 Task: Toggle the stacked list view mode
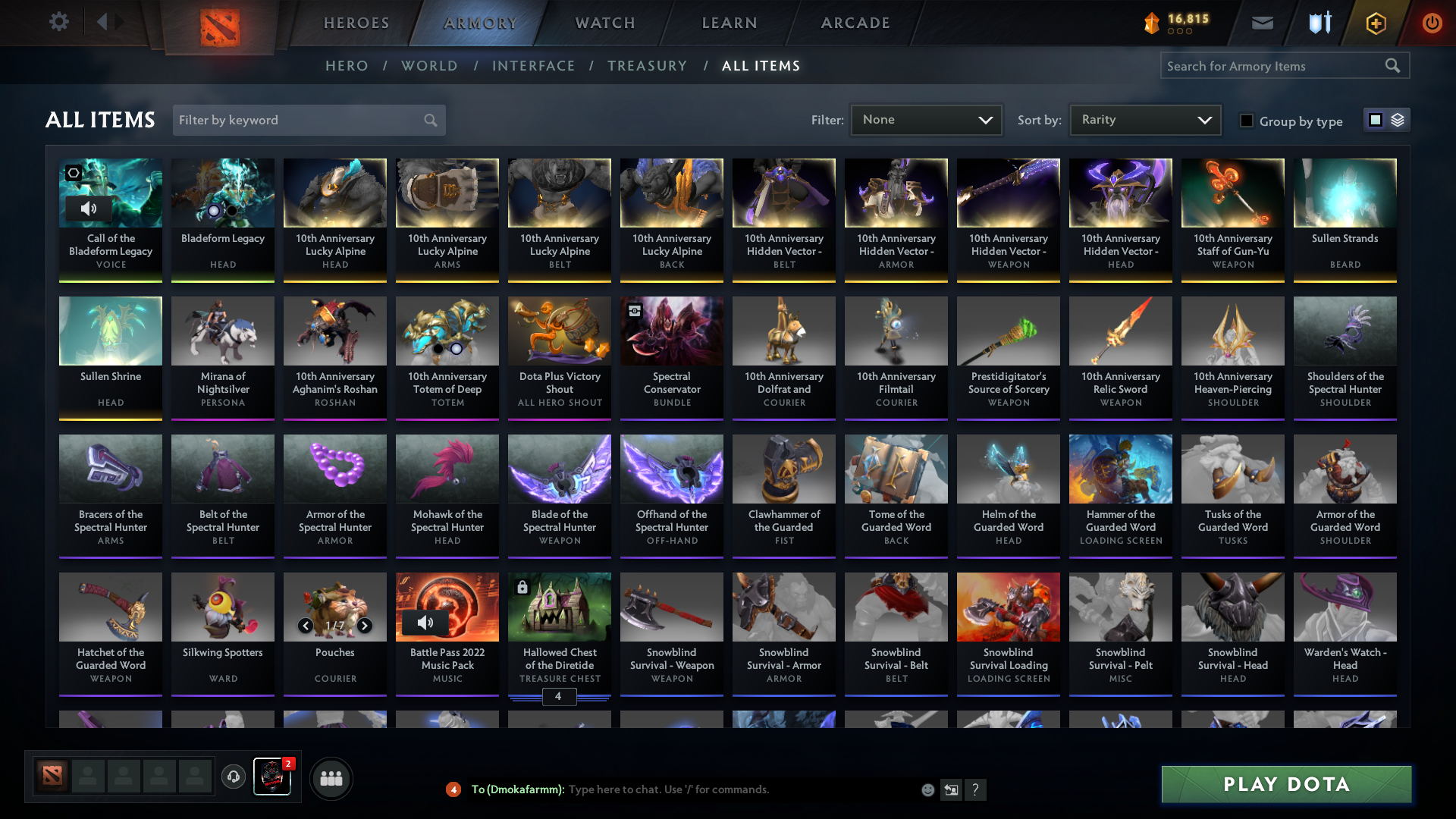coord(1396,120)
